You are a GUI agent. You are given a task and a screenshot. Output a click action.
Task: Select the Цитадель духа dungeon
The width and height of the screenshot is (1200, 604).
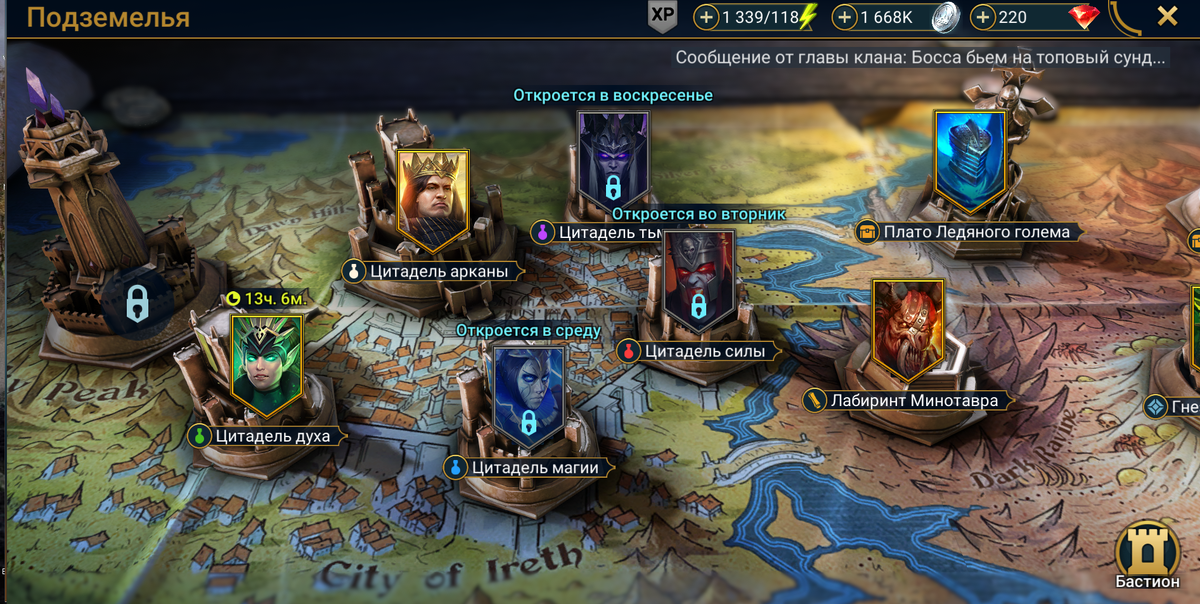[266, 365]
